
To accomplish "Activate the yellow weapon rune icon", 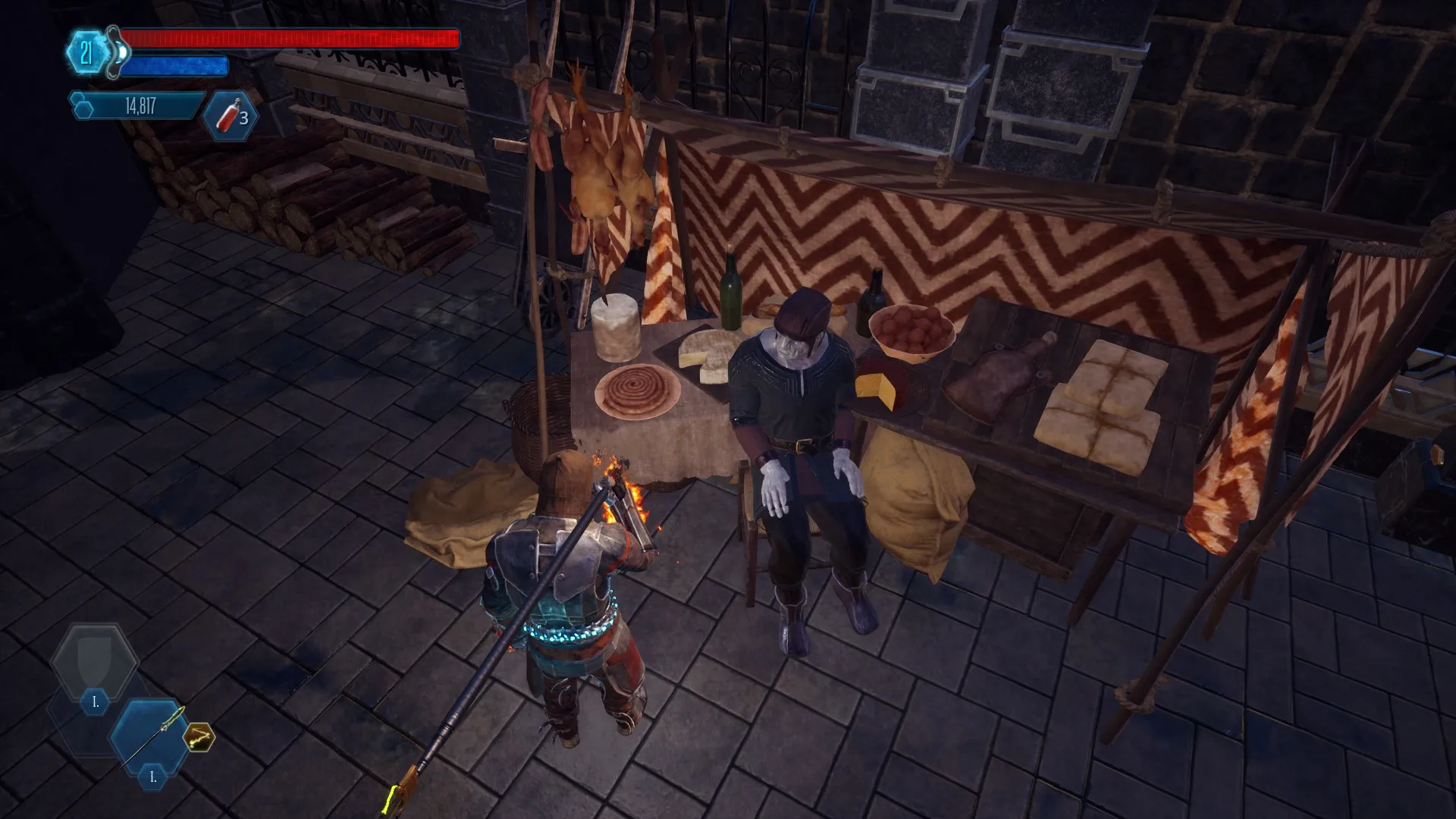I will pyautogui.click(x=199, y=736).
